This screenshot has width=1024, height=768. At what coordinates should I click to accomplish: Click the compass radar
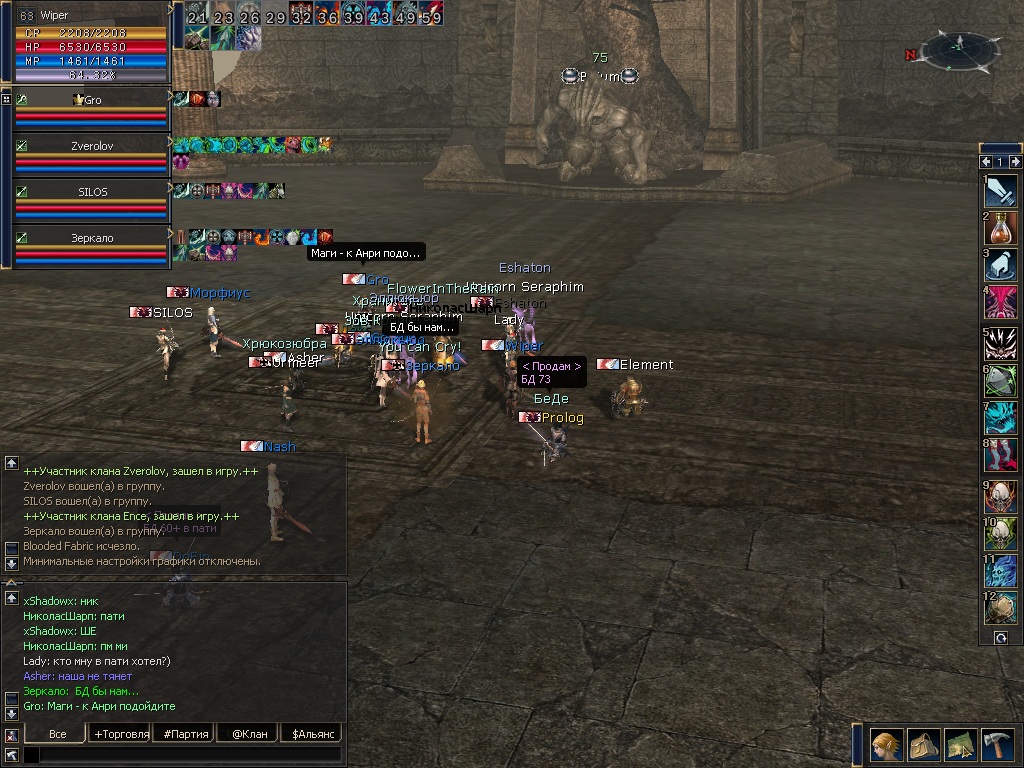pos(960,48)
